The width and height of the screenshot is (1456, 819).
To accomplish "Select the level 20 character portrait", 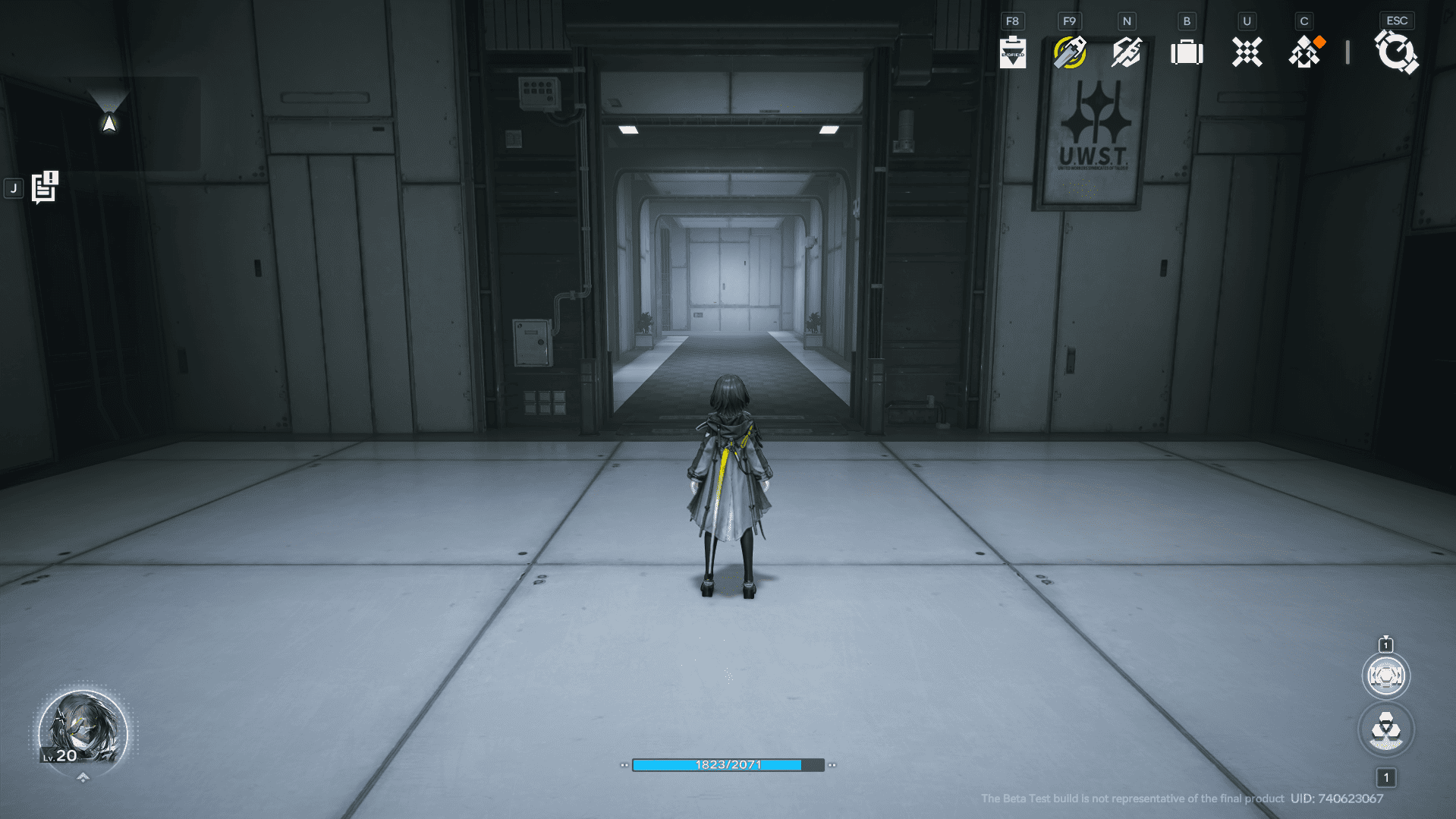I will [83, 731].
